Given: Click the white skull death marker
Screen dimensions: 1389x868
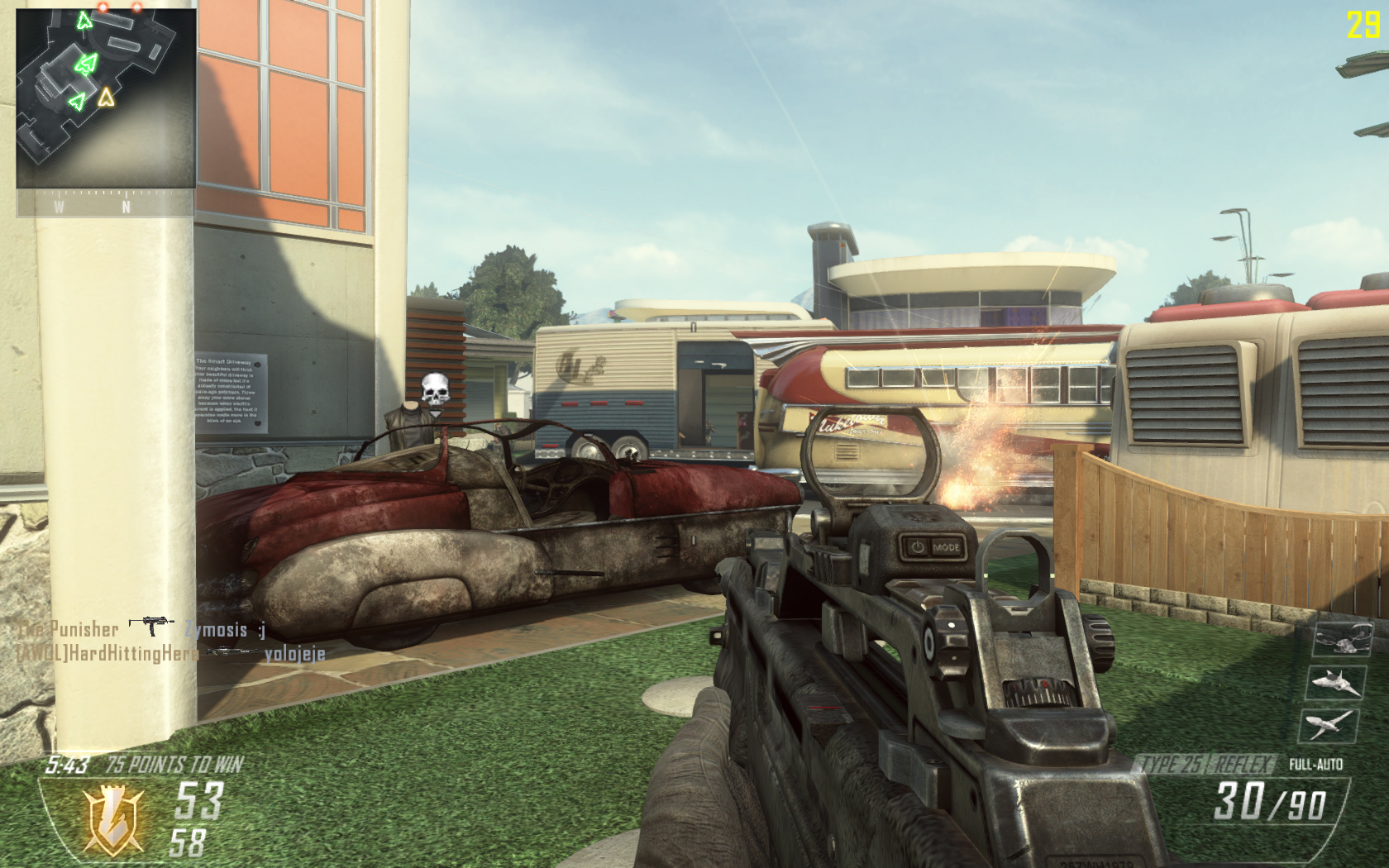Looking at the screenshot, I should 435,389.
